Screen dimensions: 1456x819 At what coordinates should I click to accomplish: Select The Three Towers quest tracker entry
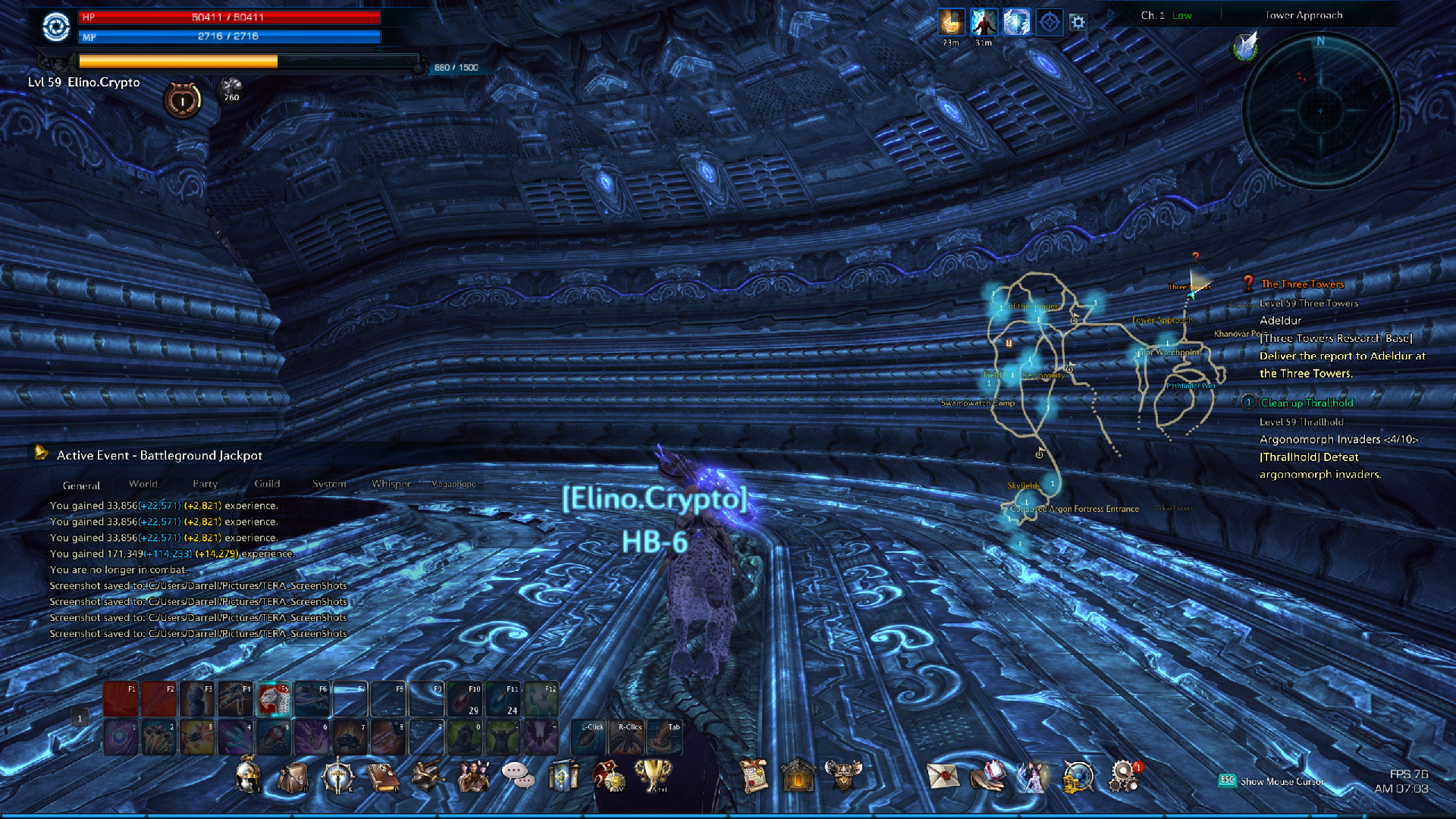[x=1302, y=284]
